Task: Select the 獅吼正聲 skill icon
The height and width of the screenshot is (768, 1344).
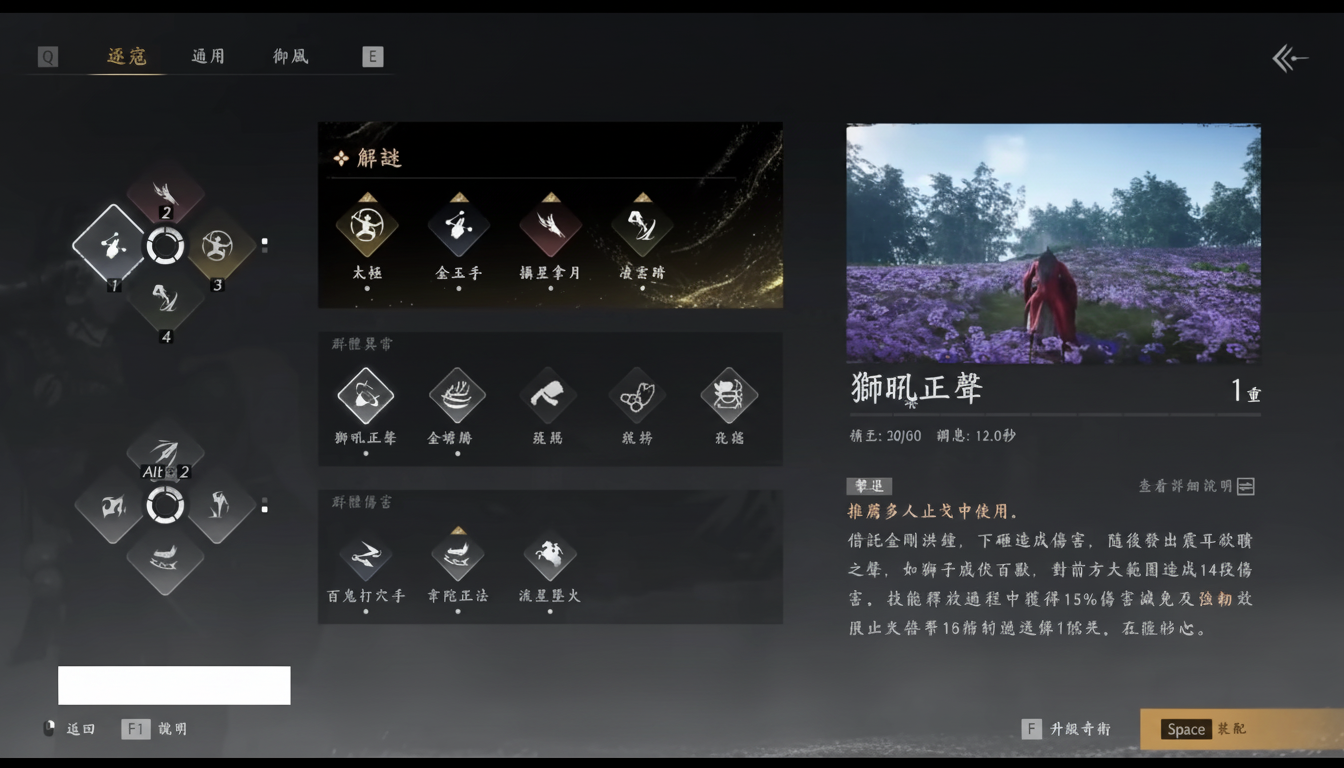Action: click(367, 395)
